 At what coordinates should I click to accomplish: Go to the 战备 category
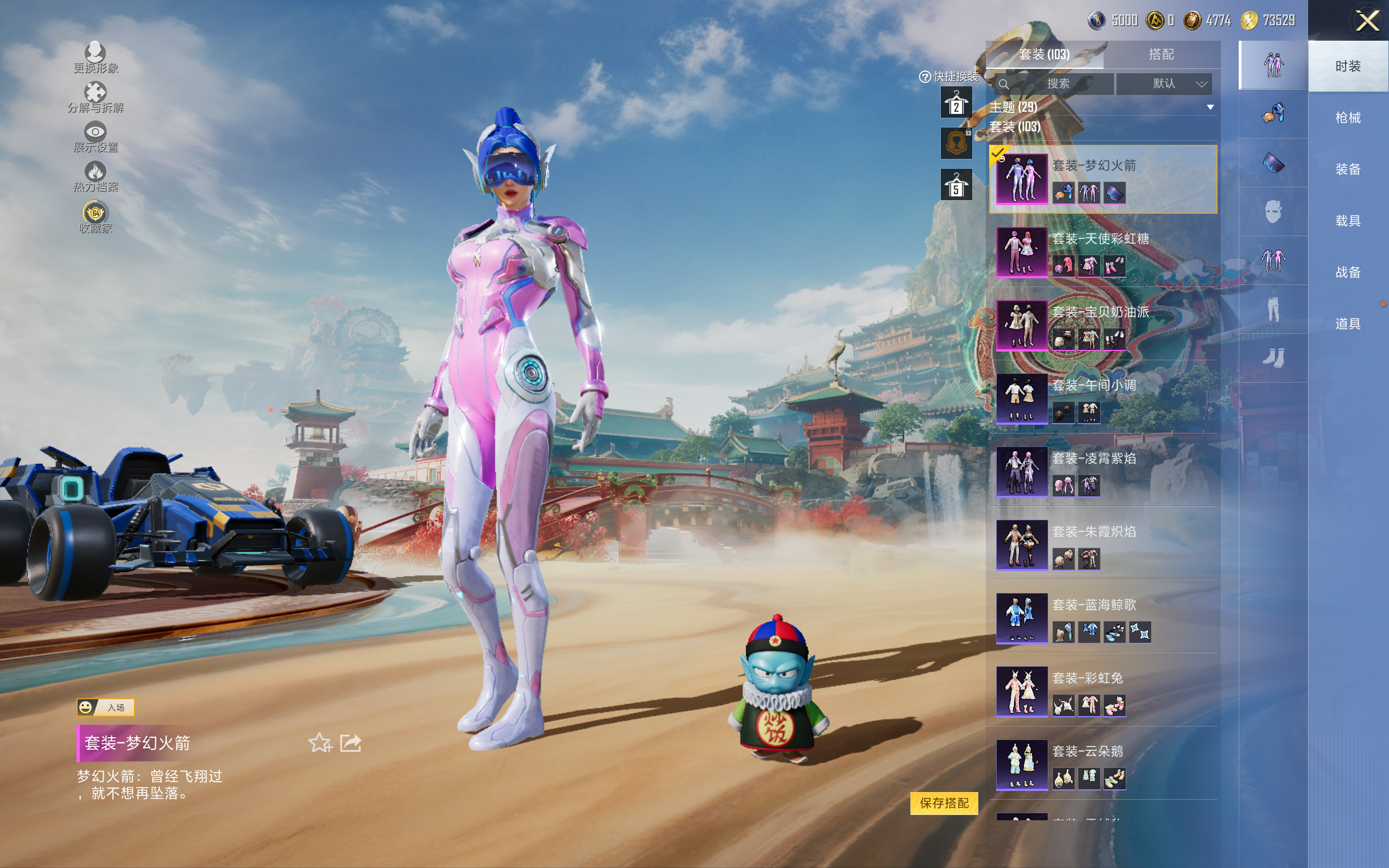(x=1347, y=272)
